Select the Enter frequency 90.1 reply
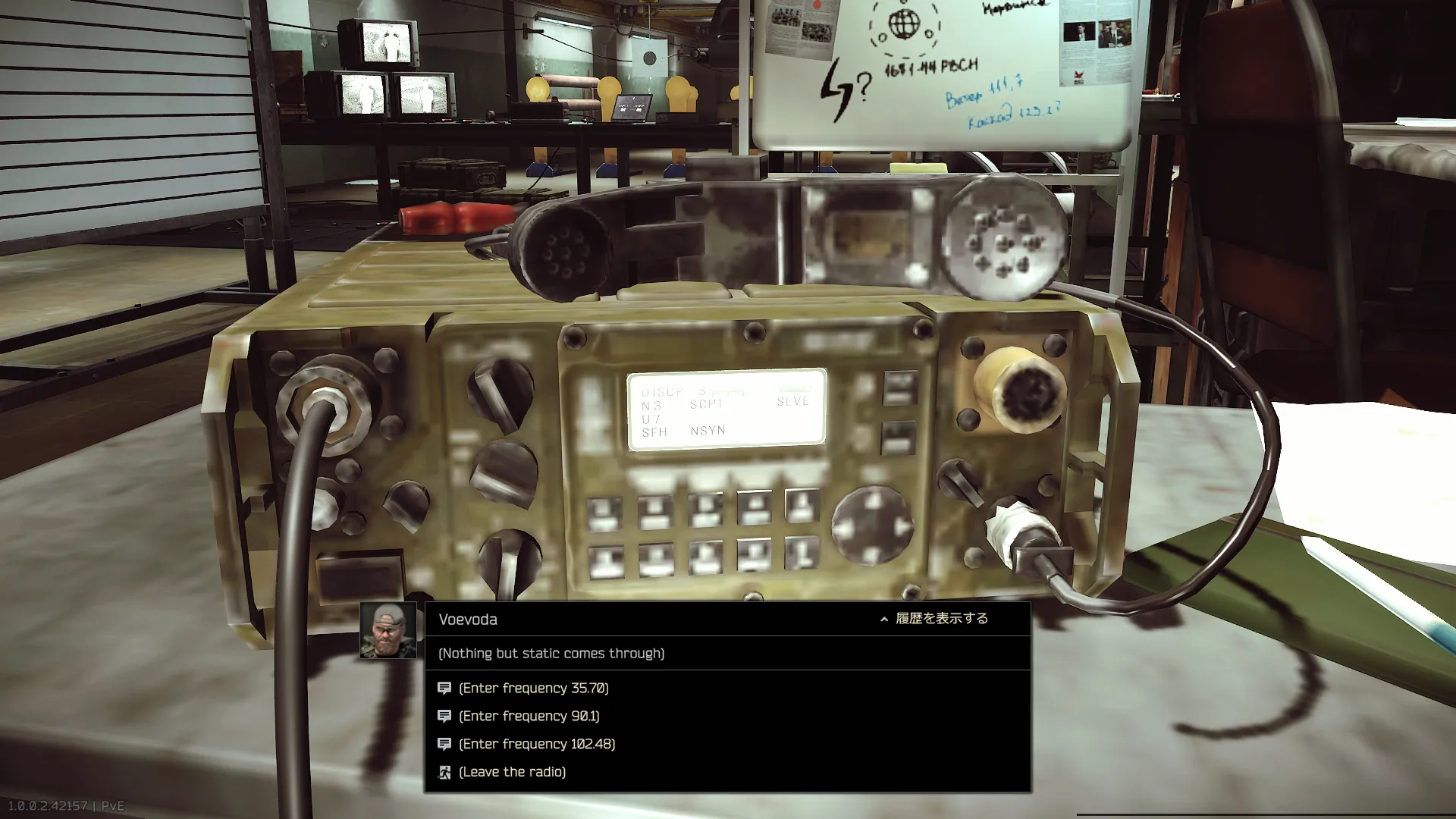Image resolution: width=1456 pixels, height=819 pixels. 529,716
